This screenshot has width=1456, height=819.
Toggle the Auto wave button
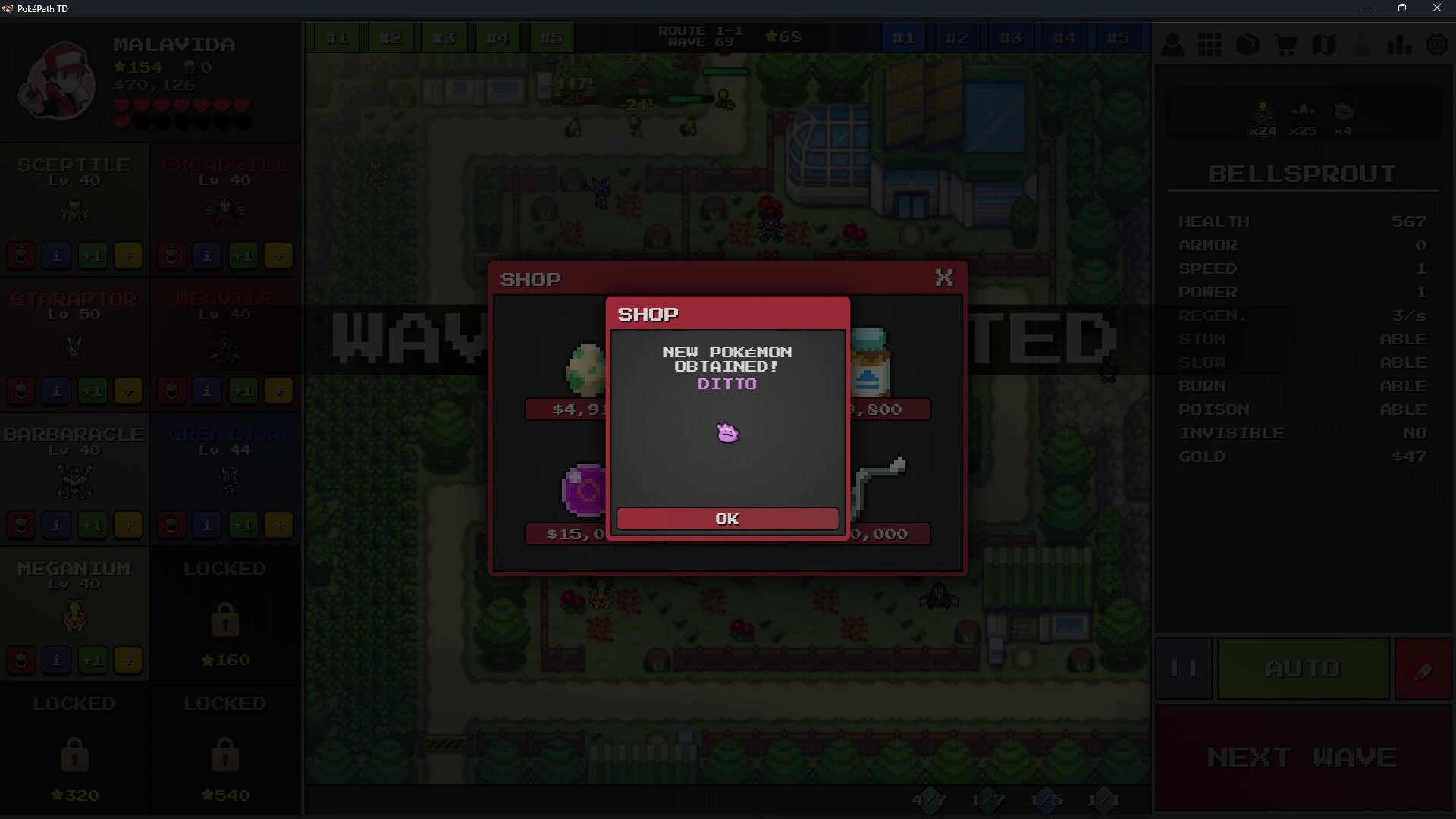coord(1303,668)
